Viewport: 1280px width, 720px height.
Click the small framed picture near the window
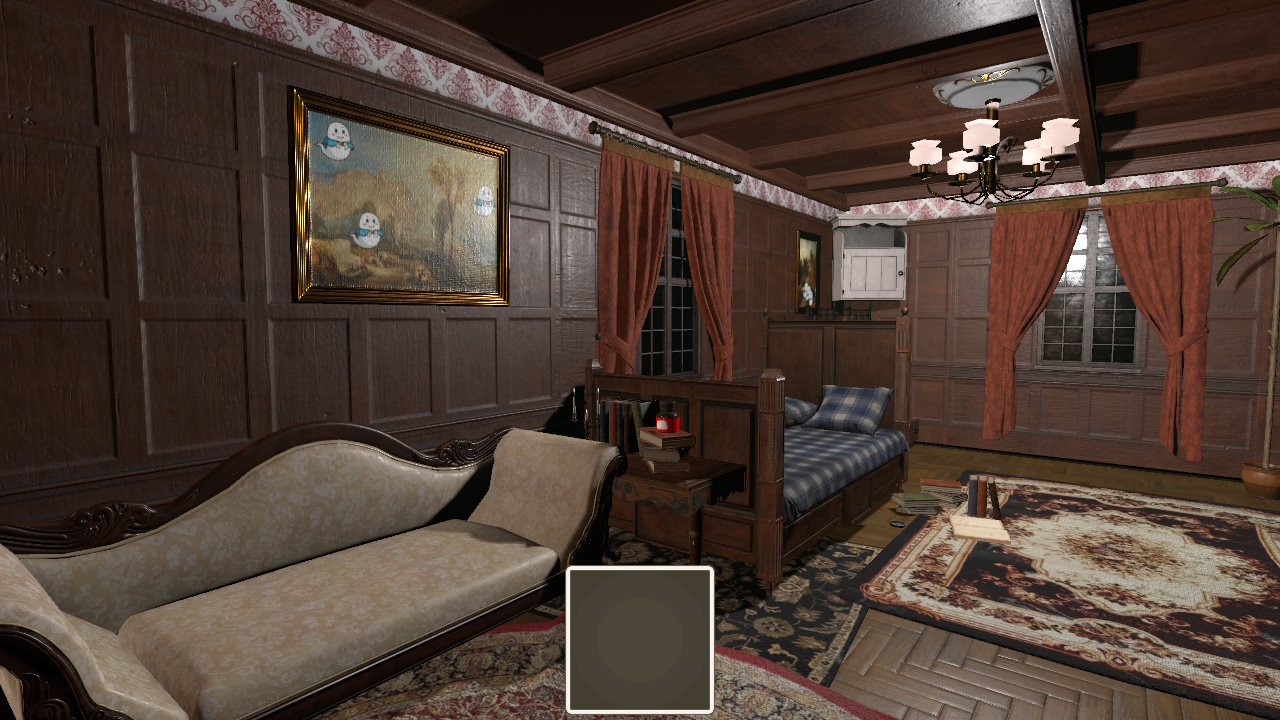tap(806, 270)
